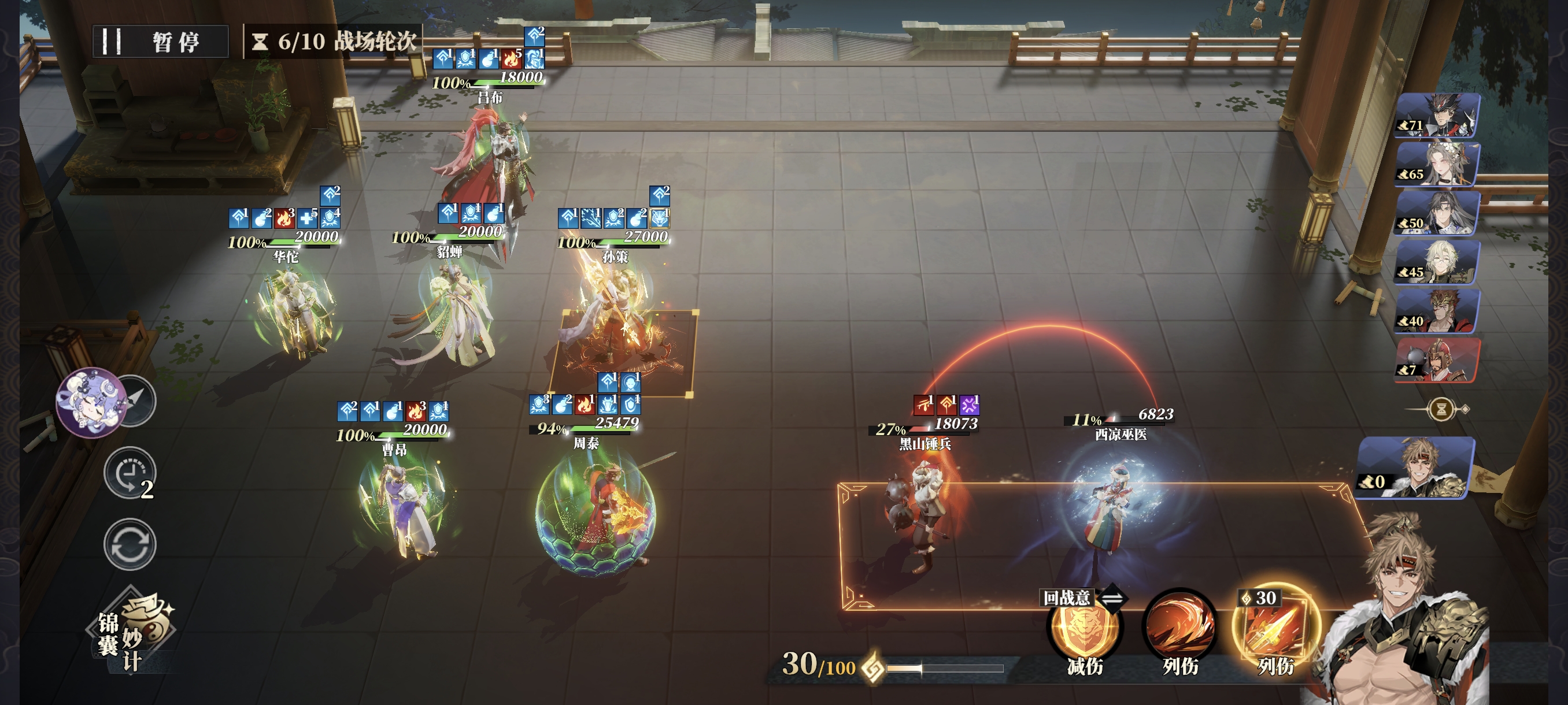Toggle the 回战意 swap arrows

[1112, 598]
